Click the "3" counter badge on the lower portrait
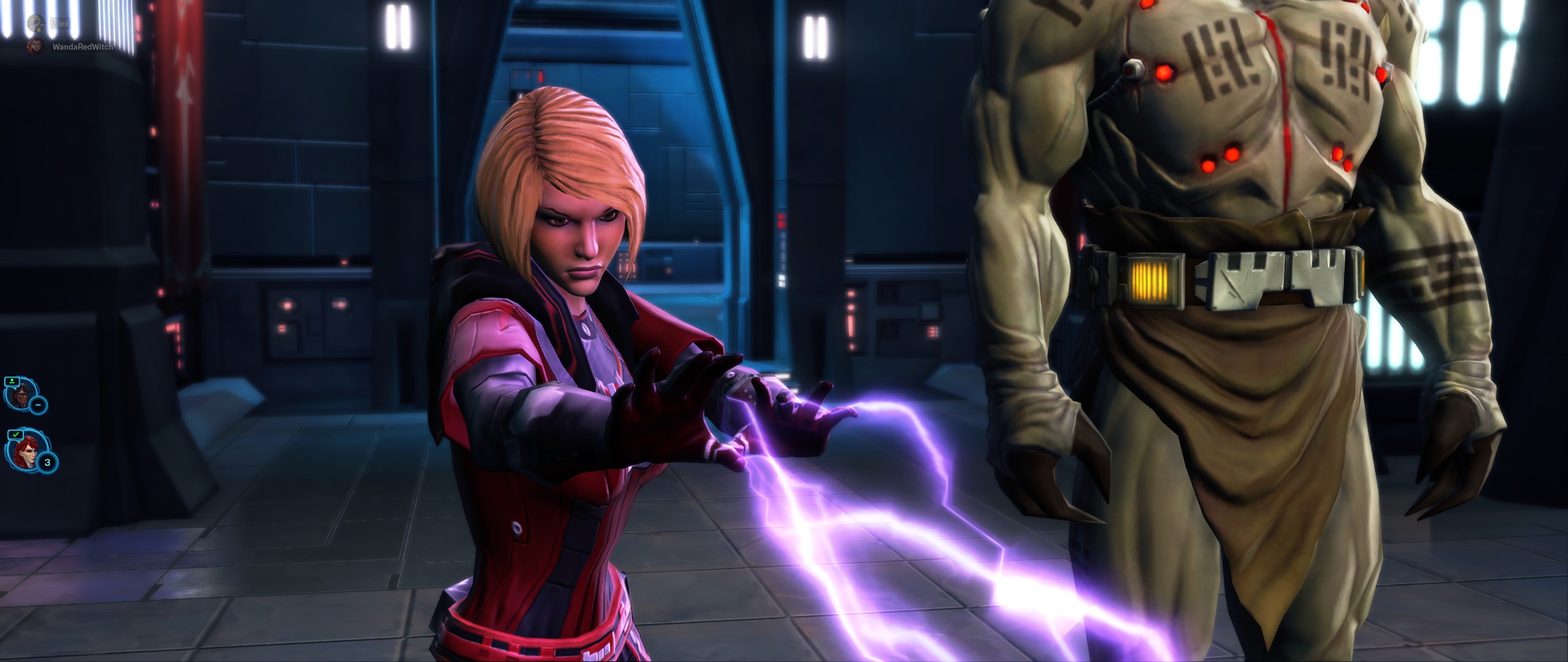Image resolution: width=1568 pixels, height=662 pixels. pos(48,462)
